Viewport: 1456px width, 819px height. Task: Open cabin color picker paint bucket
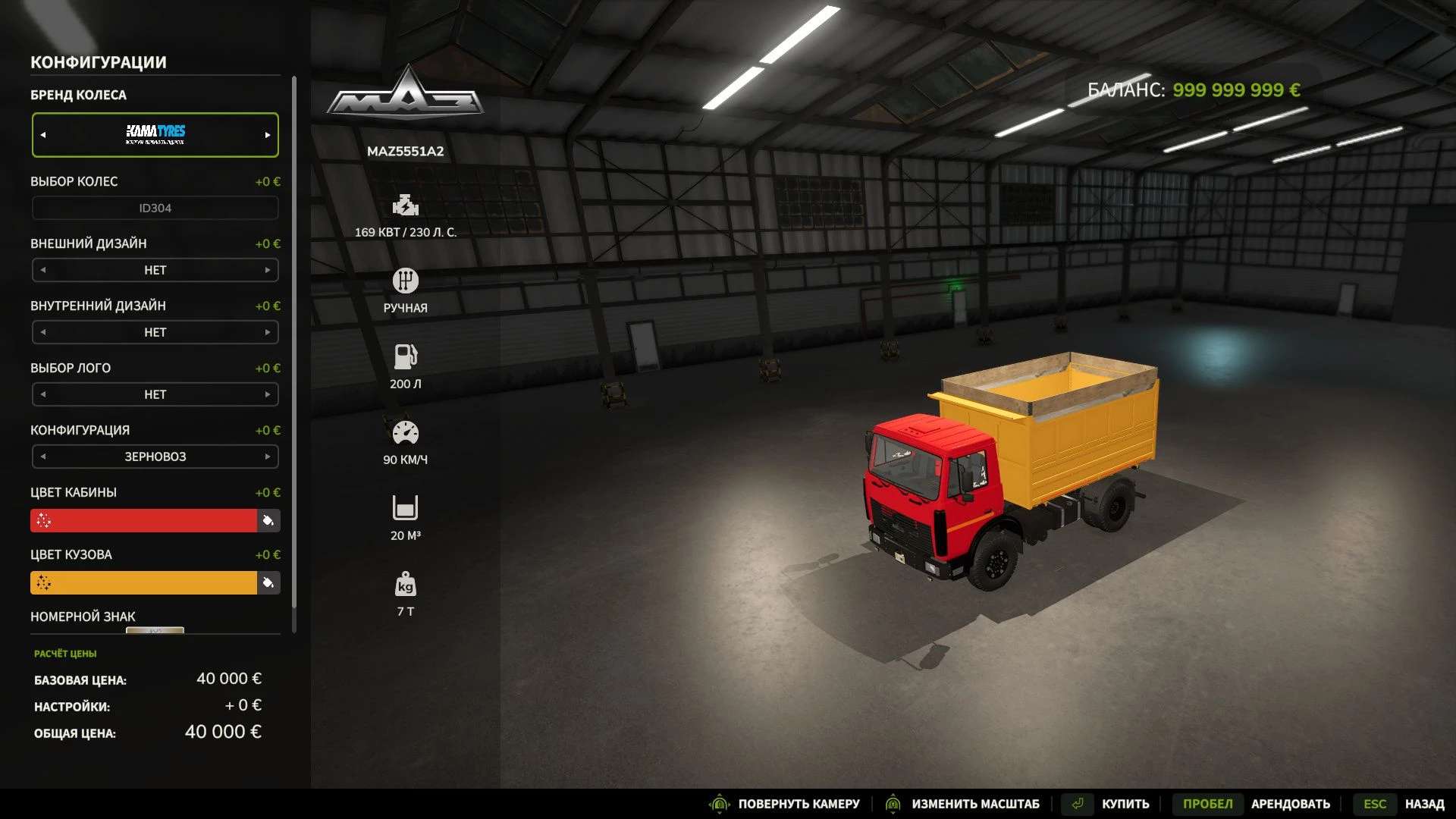[268, 520]
